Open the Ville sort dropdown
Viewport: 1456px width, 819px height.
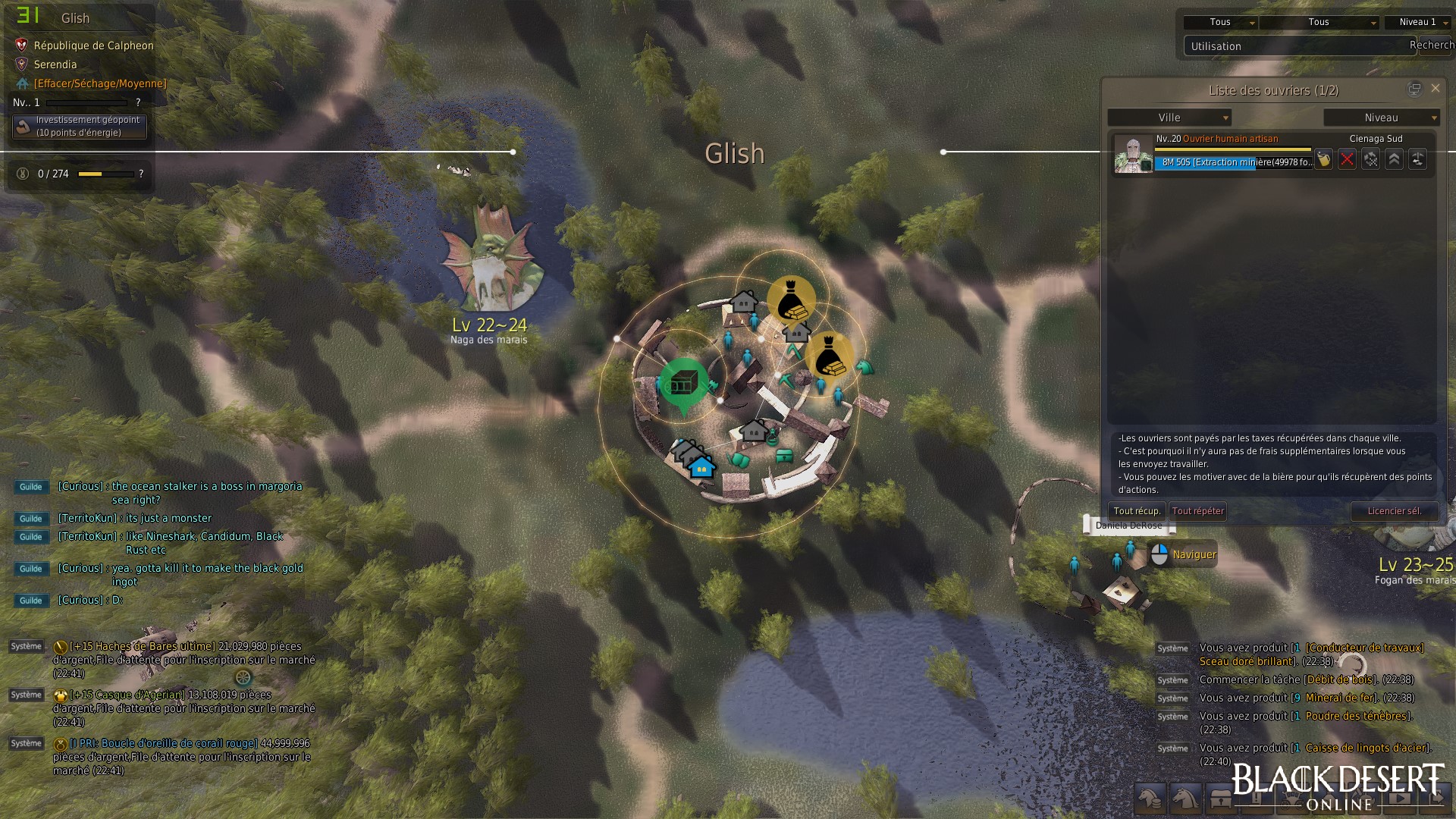tap(1169, 118)
